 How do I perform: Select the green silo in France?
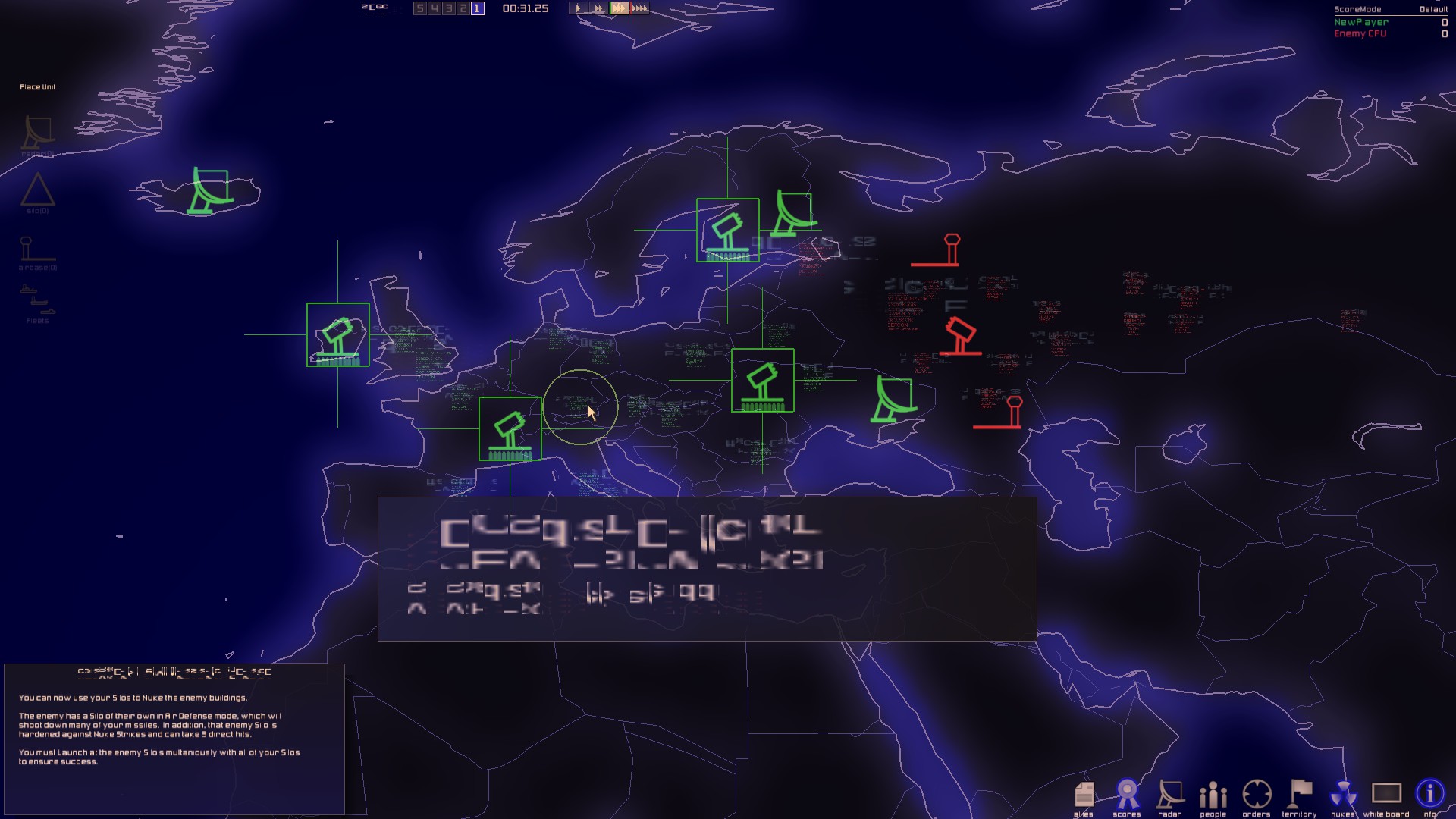pos(512,428)
